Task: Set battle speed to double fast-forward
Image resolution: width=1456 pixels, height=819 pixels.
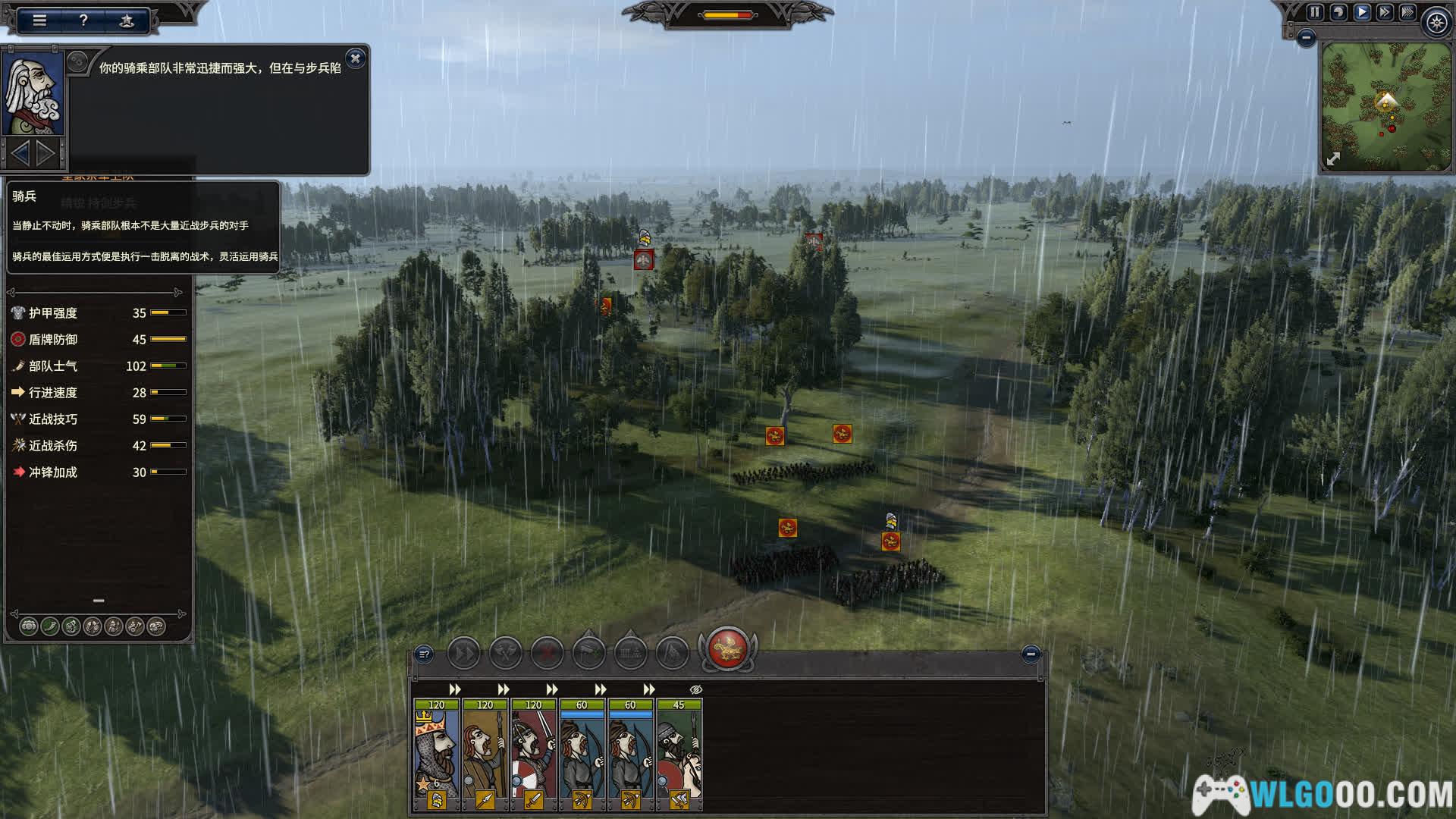Action: point(1385,12)
